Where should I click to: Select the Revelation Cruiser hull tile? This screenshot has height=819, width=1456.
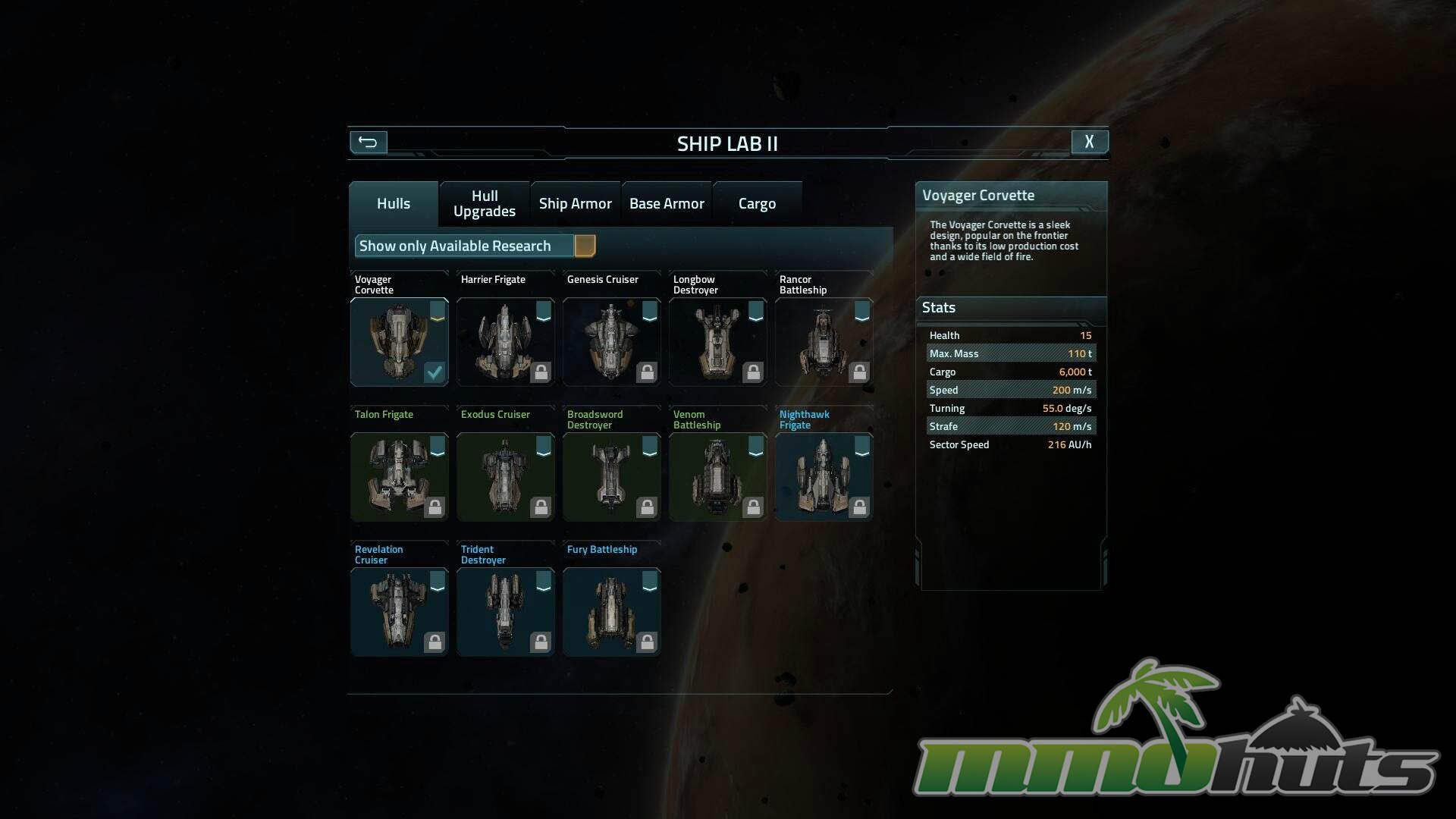399,612
